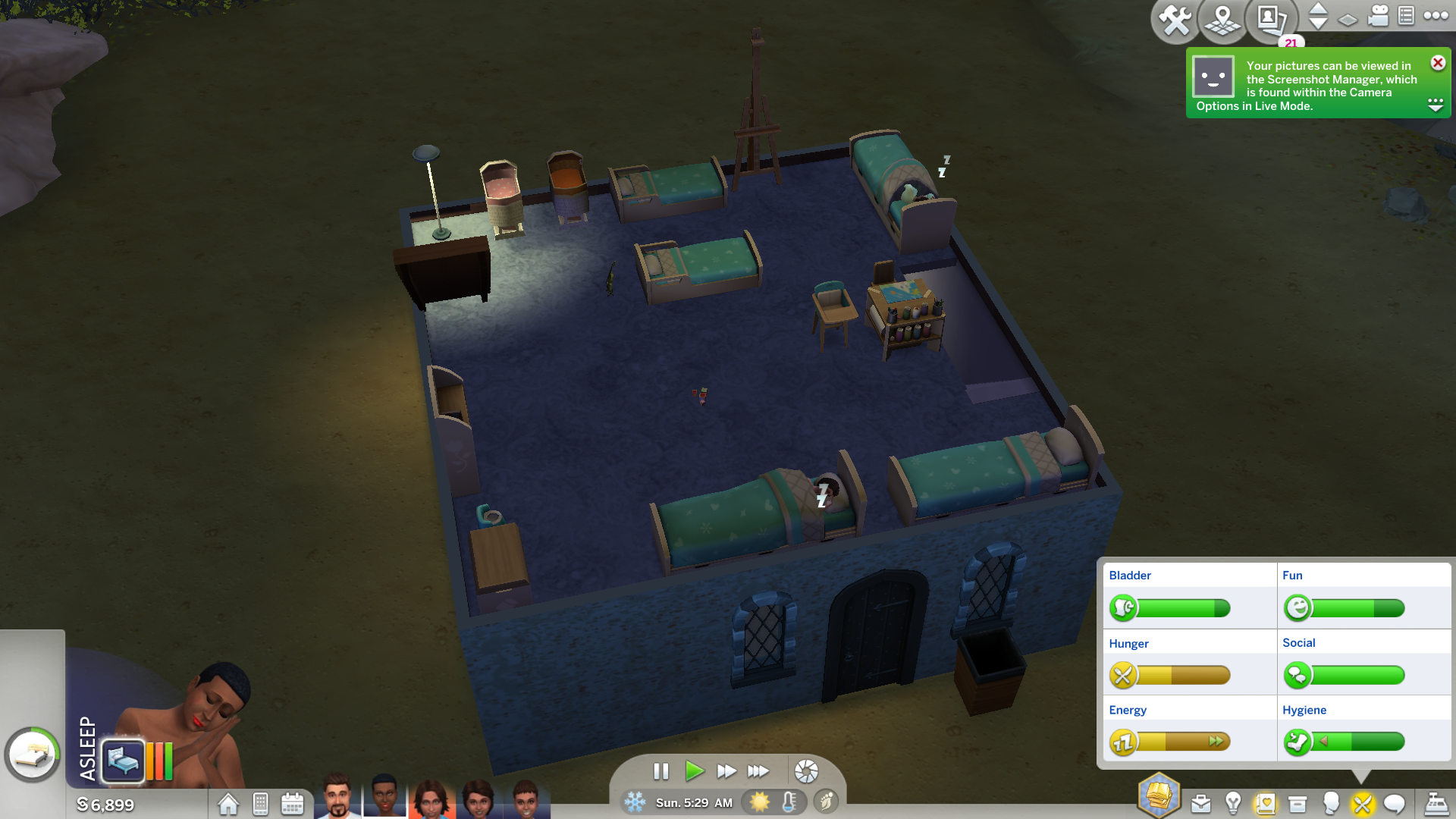
Task: Open the Skills lightbulb panel
Action: [1233, 804]
